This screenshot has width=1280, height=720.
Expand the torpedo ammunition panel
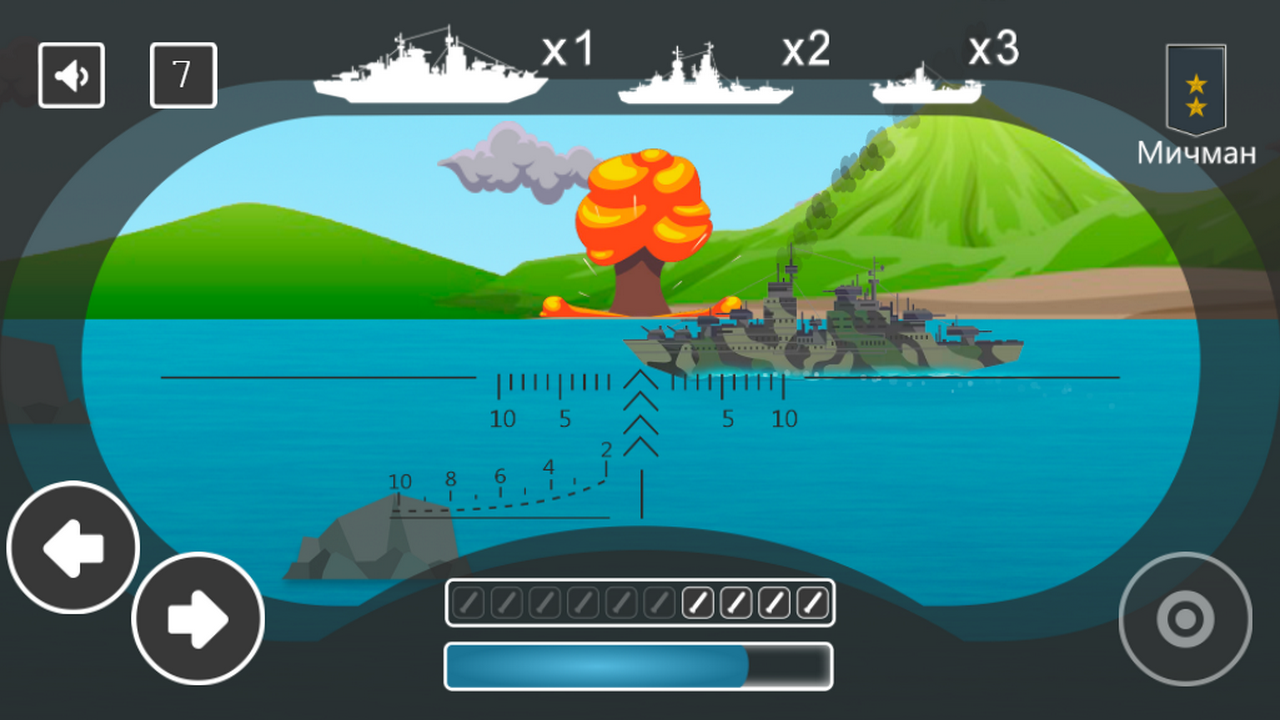click(640, 600)
